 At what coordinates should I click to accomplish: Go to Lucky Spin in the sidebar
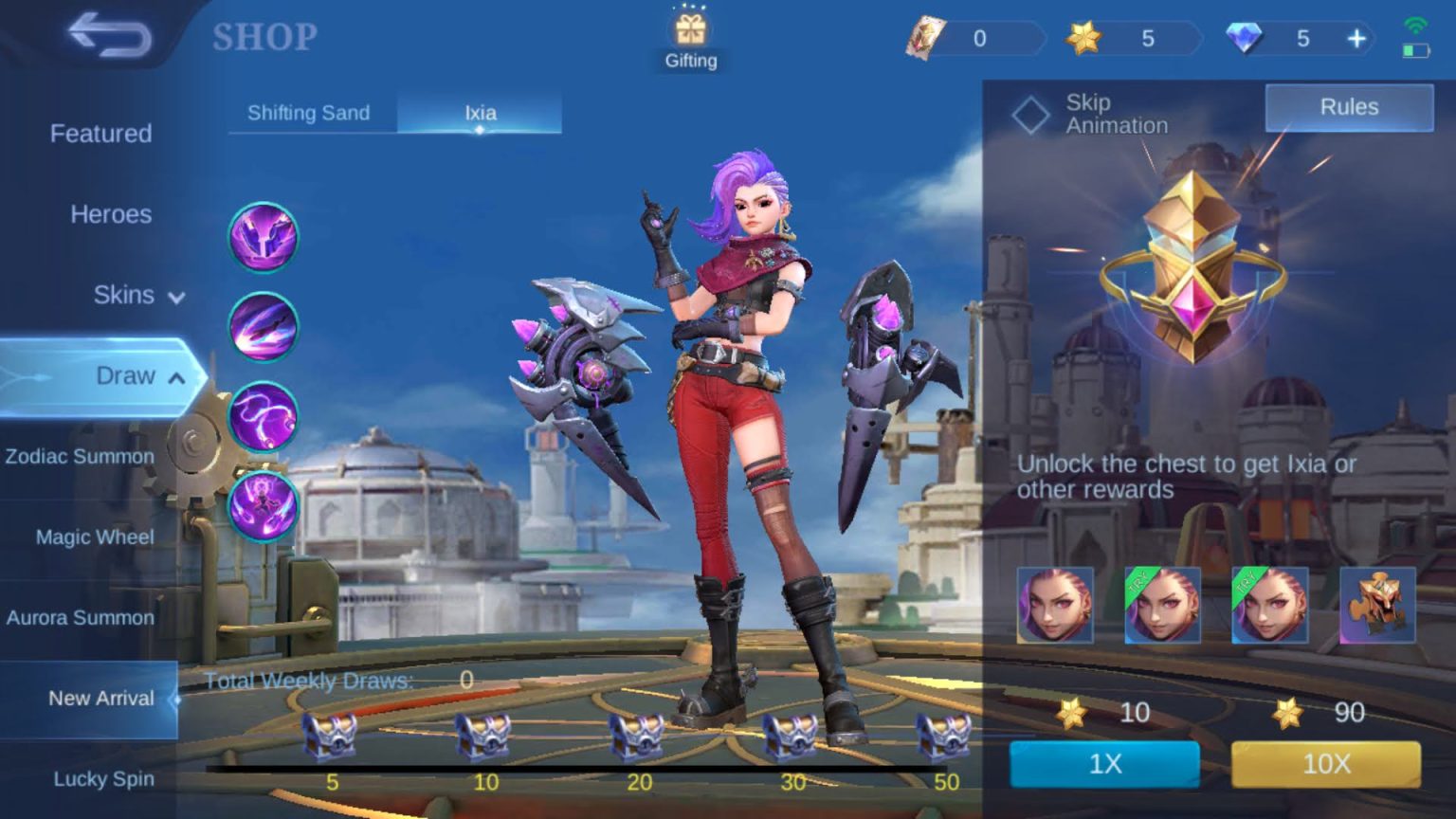pyautogui.click(x=102, y=779)
